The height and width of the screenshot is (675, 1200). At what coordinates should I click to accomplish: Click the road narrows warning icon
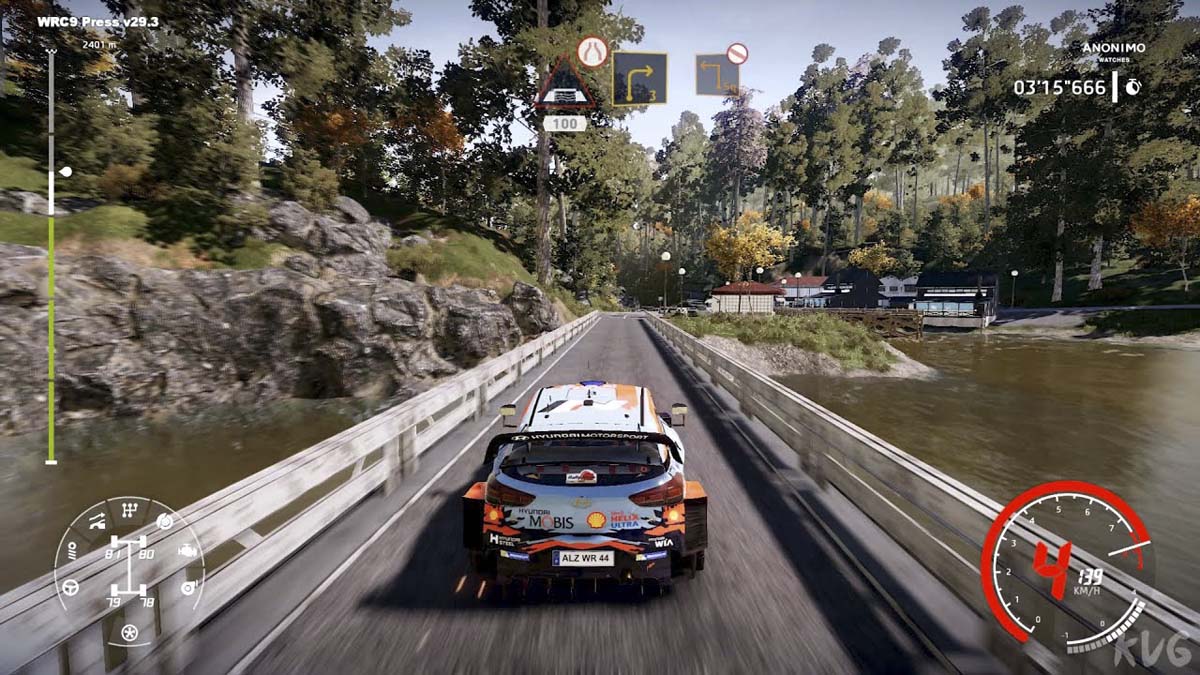coord(593,51)
